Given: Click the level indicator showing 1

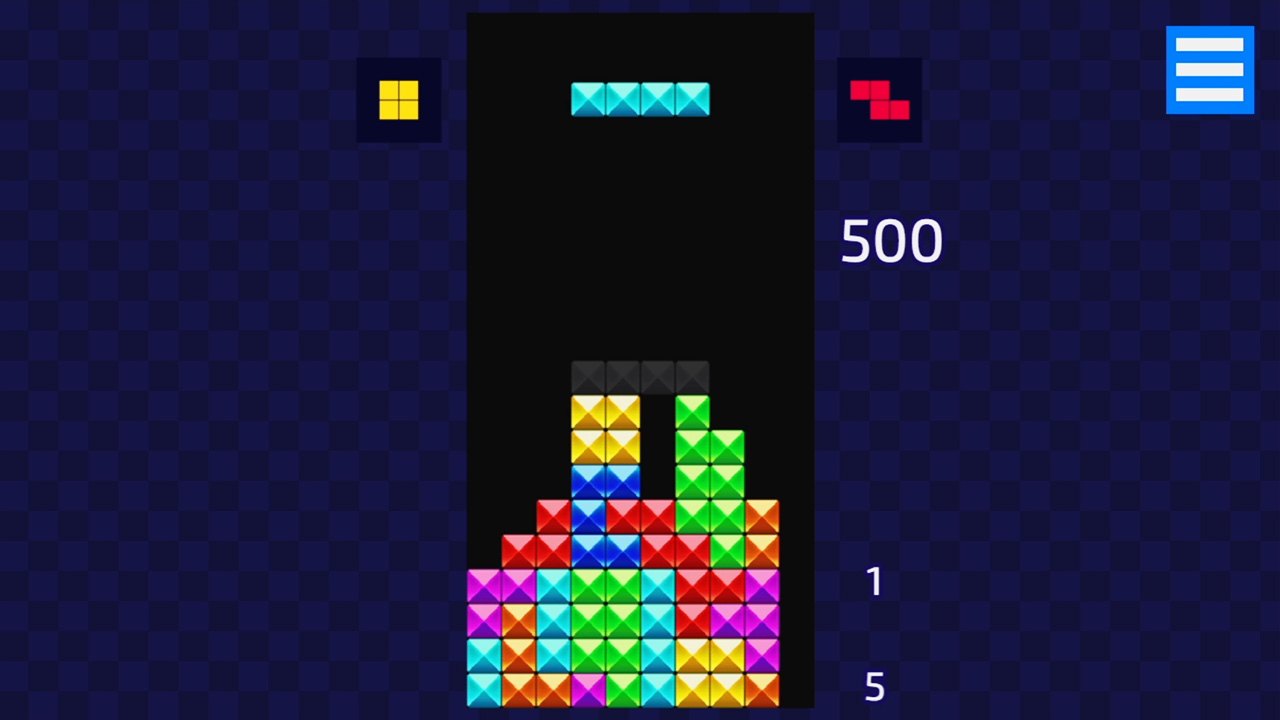Looking at the screenshot, I should coord(874,582).
